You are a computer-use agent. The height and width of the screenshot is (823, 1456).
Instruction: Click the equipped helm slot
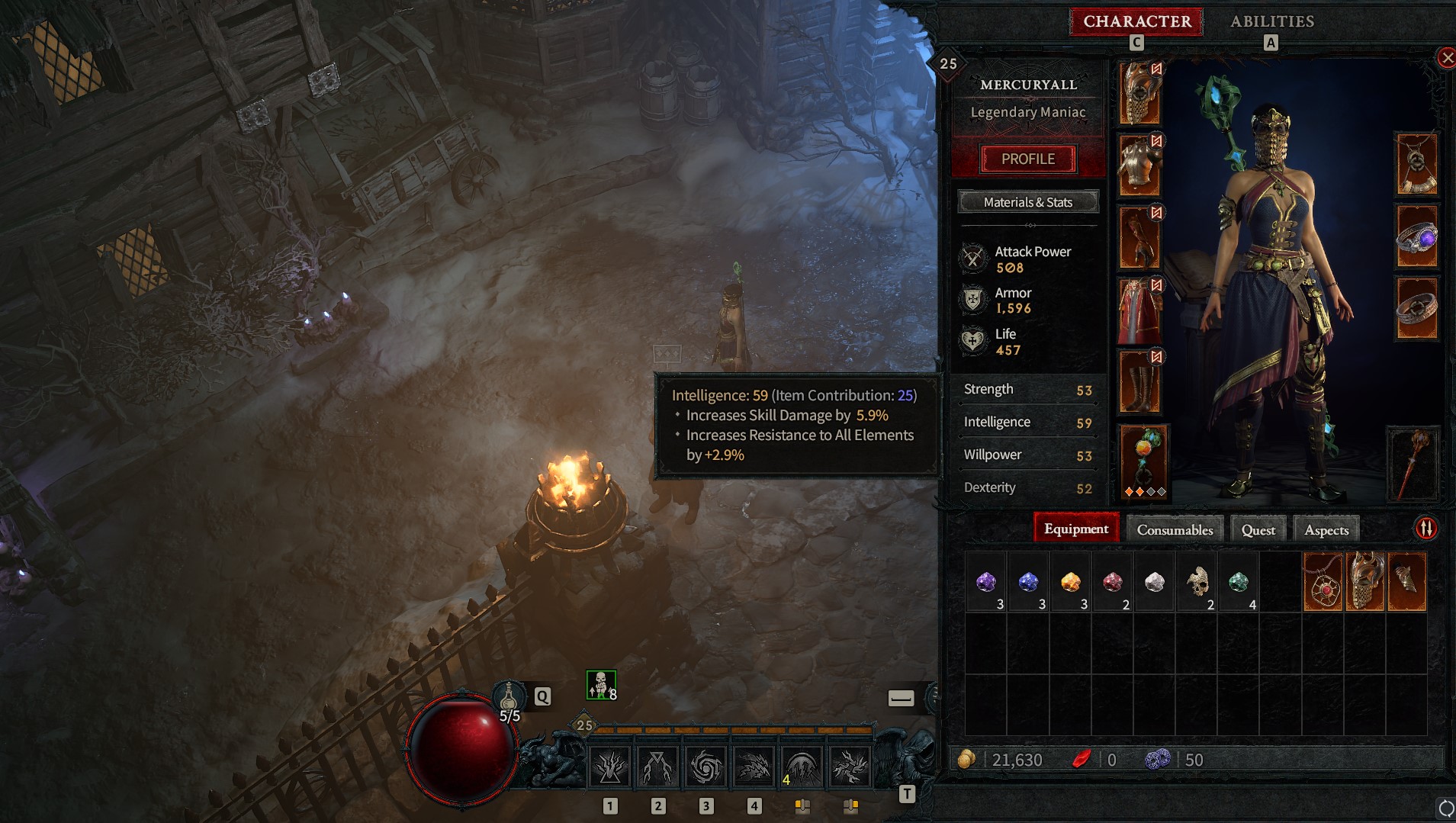1139,92
